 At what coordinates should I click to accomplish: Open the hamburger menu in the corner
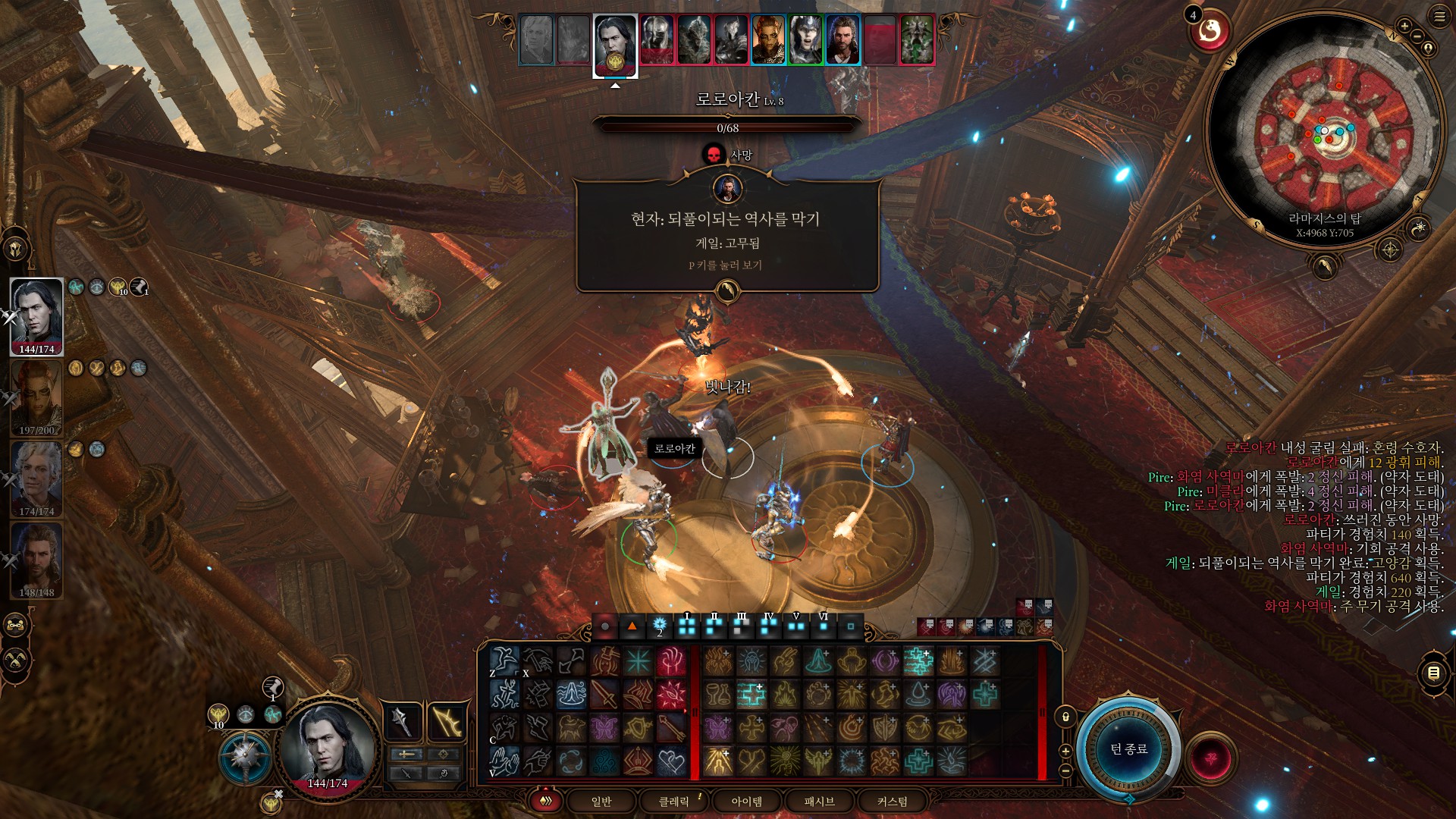(x=1439, y=17)
